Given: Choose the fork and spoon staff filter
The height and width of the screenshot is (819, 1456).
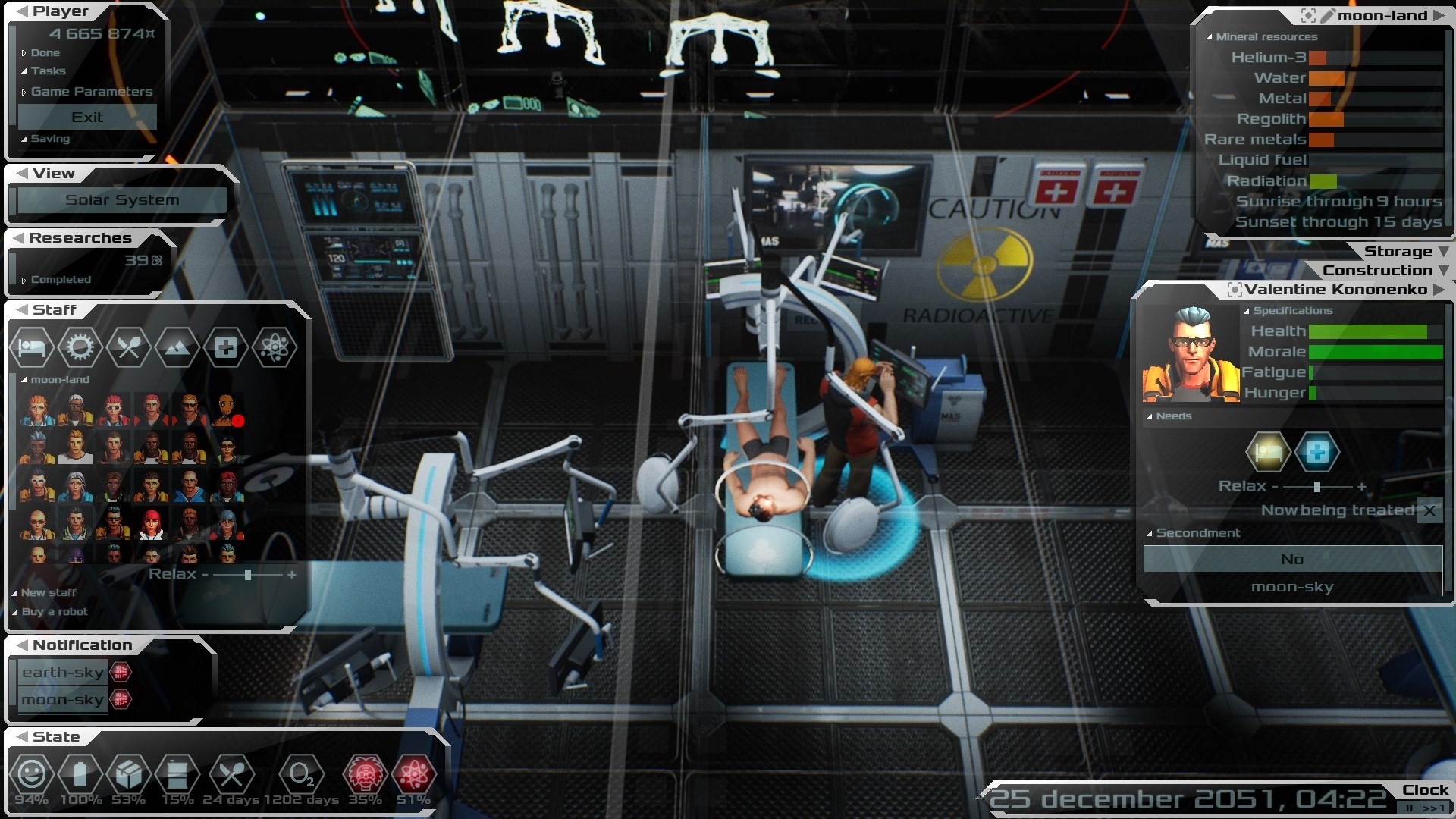Looking at the screenshot, I should [x=128, y=347].
